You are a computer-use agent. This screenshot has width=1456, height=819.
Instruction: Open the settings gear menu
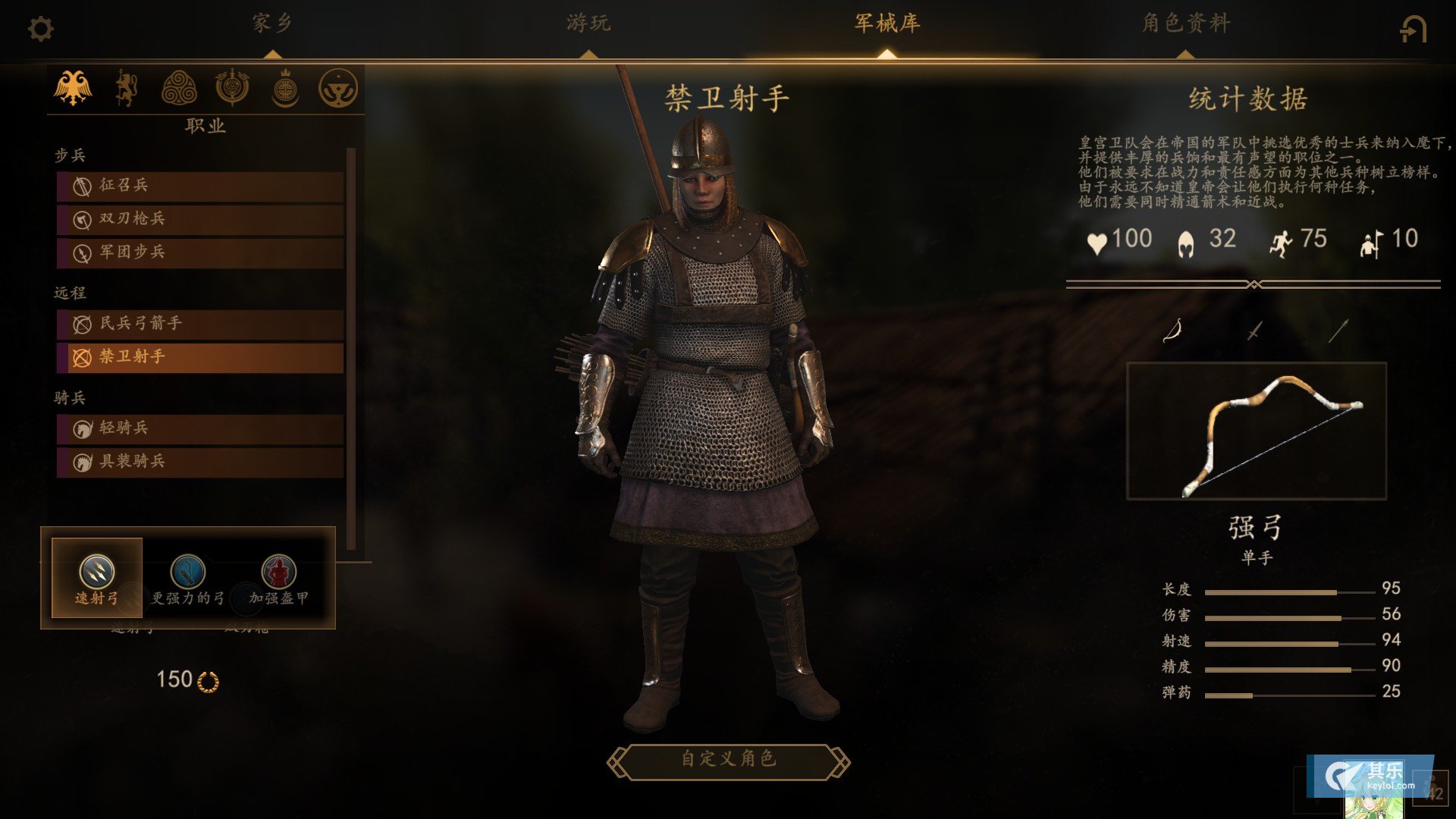[x=41, y=30]
